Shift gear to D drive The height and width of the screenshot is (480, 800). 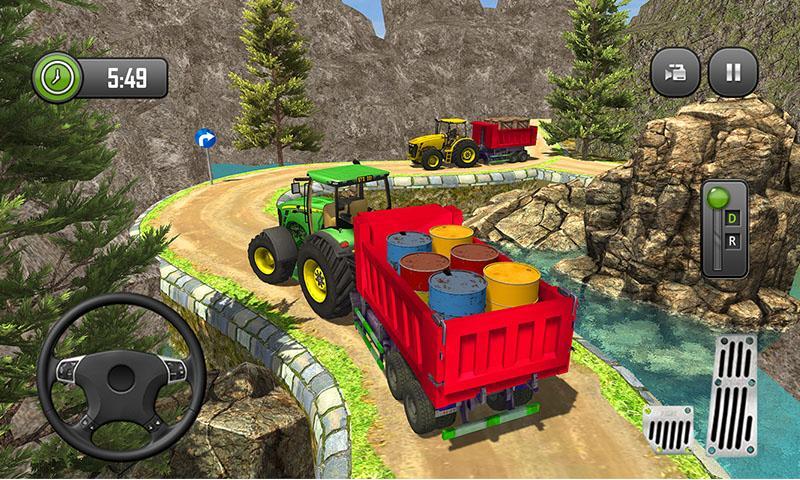732,217
